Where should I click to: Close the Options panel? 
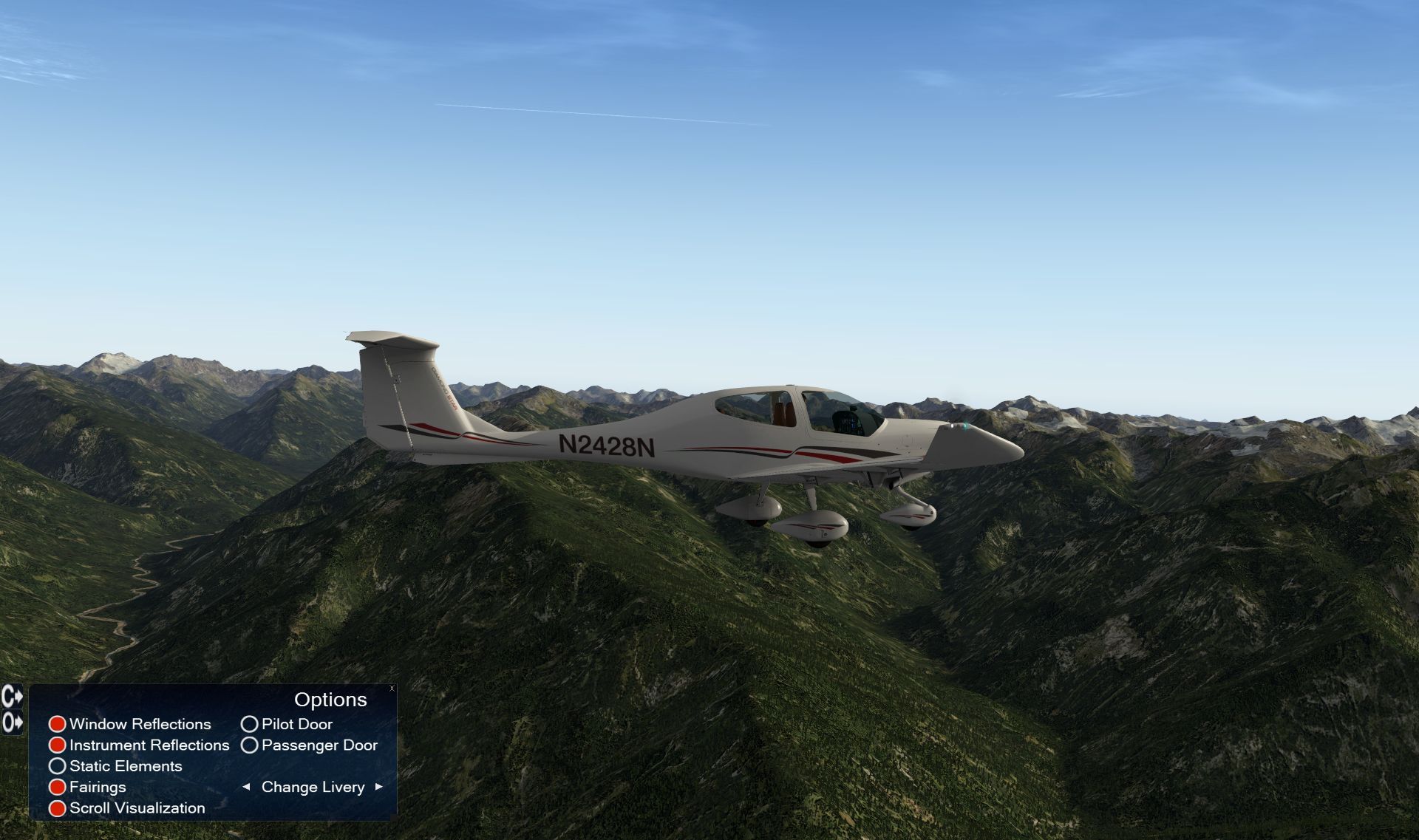point(392,689)
